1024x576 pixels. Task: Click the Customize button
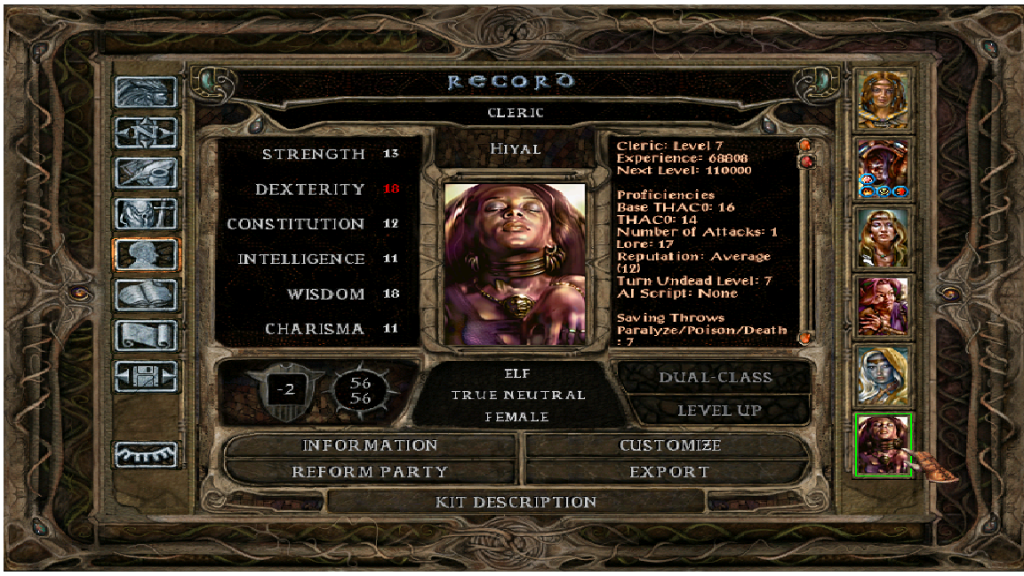669,445
